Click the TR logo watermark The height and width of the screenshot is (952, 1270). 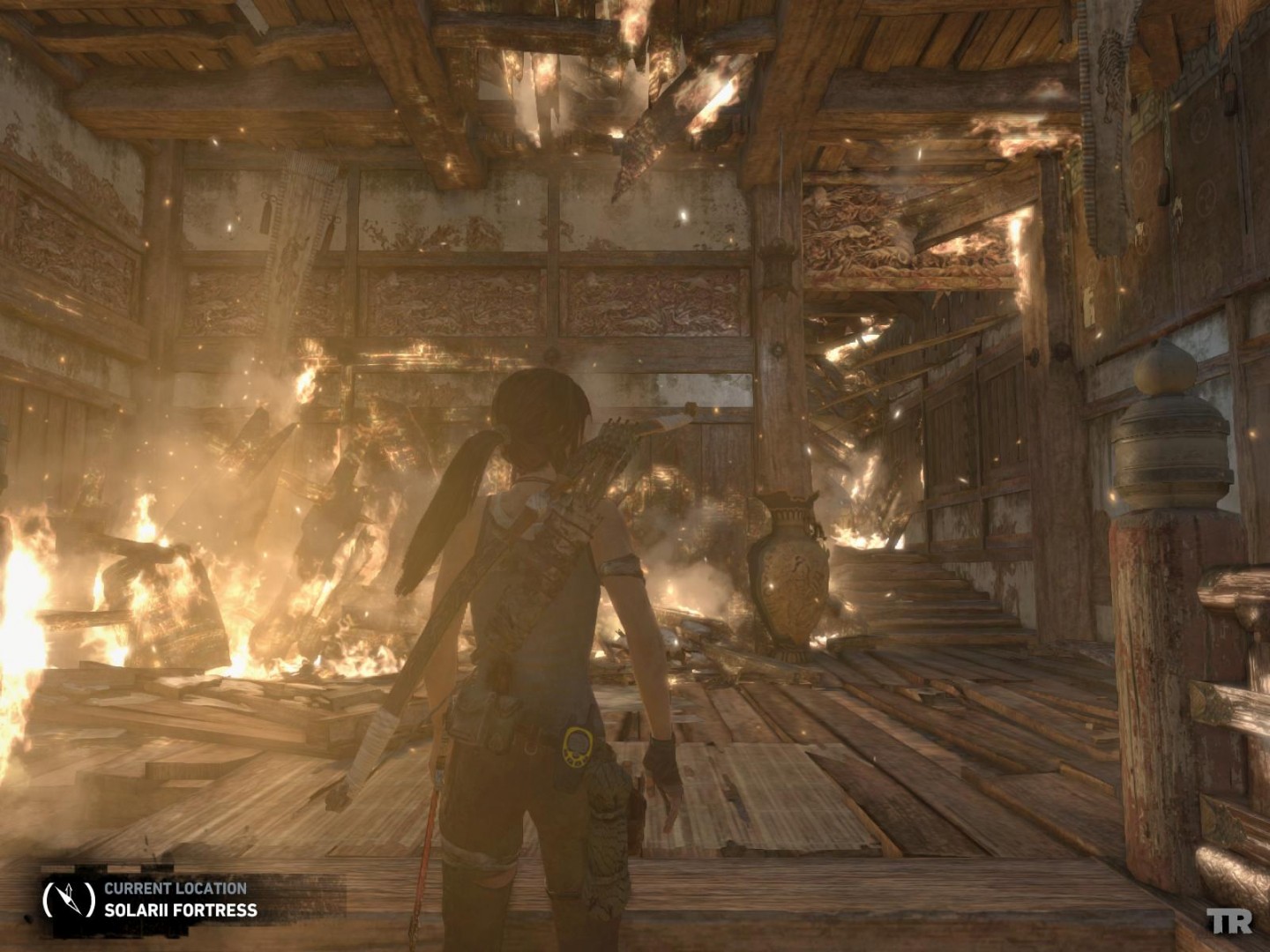click(x=1229, y=922)
